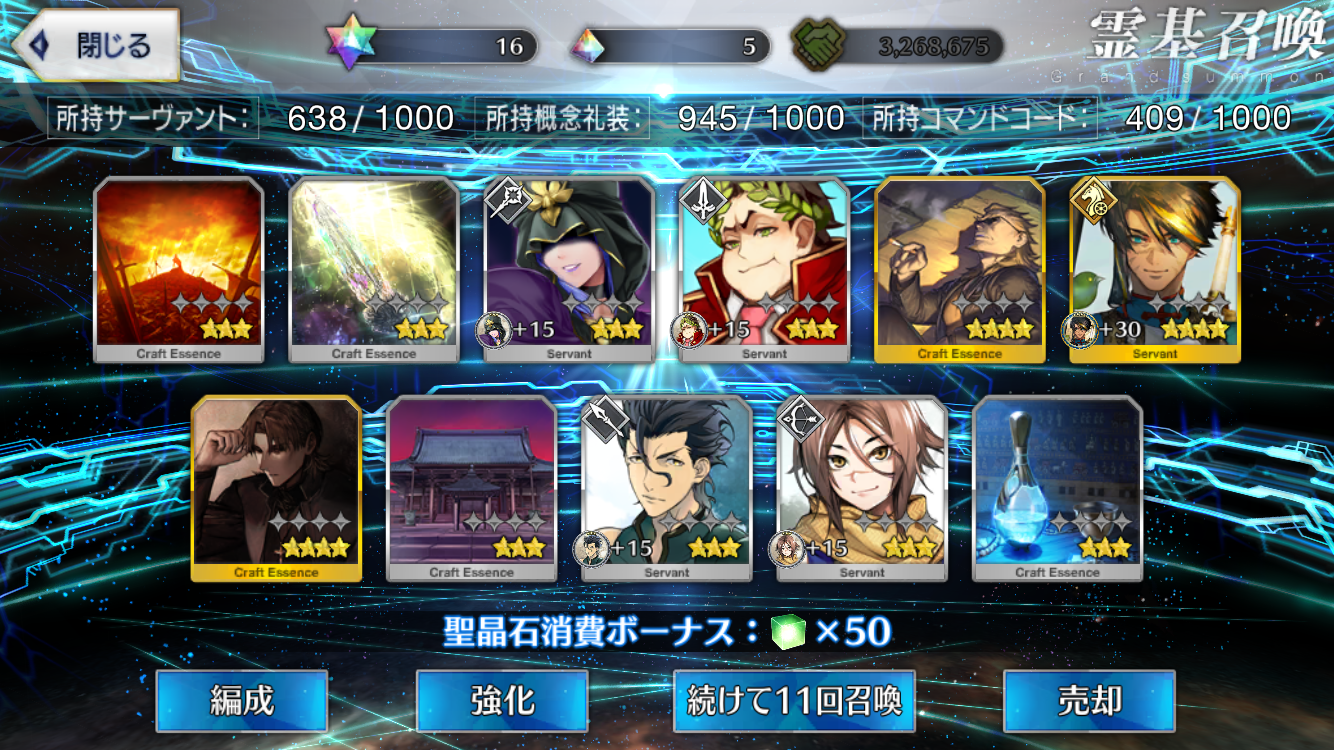
Task: Open the 編成 formation menu
Action: [242, 701]
